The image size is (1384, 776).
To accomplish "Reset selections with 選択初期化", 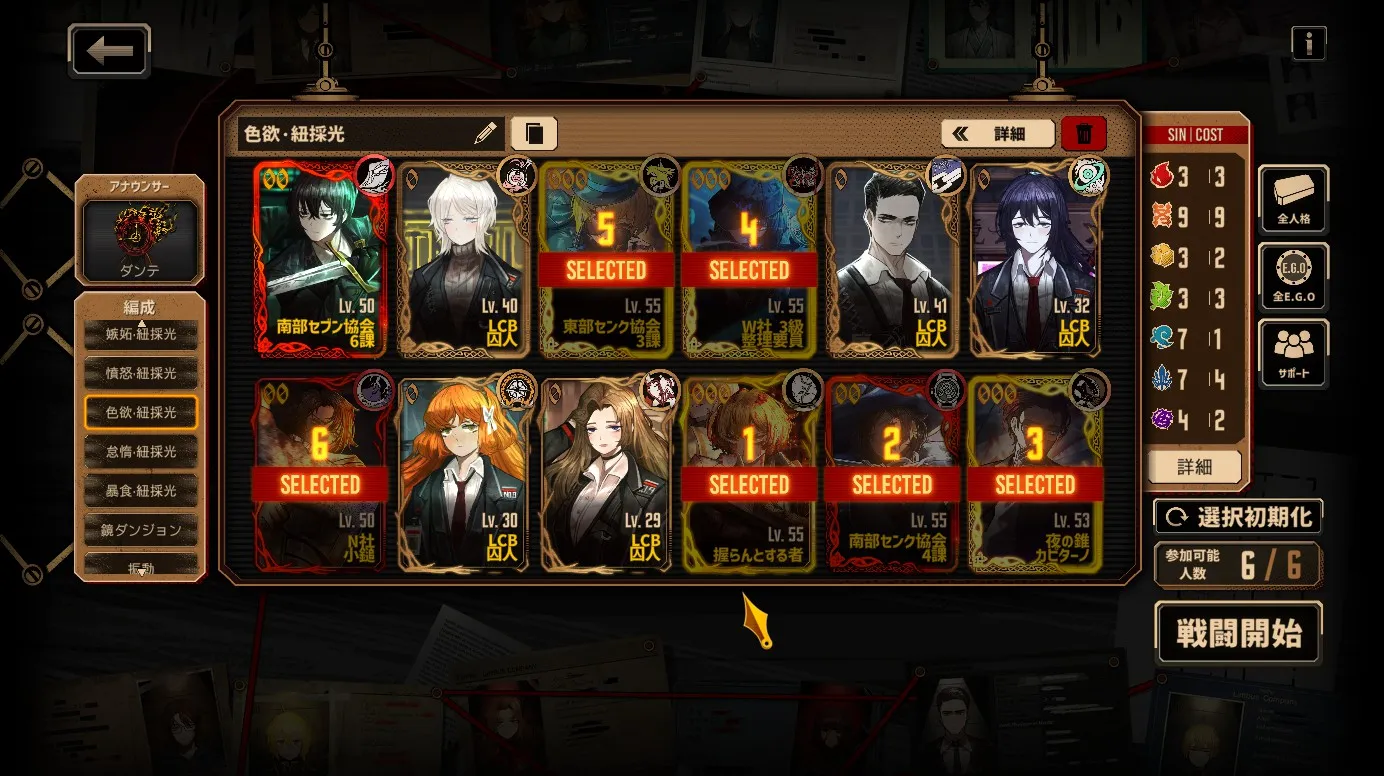I will click(x=1238, y=517).
